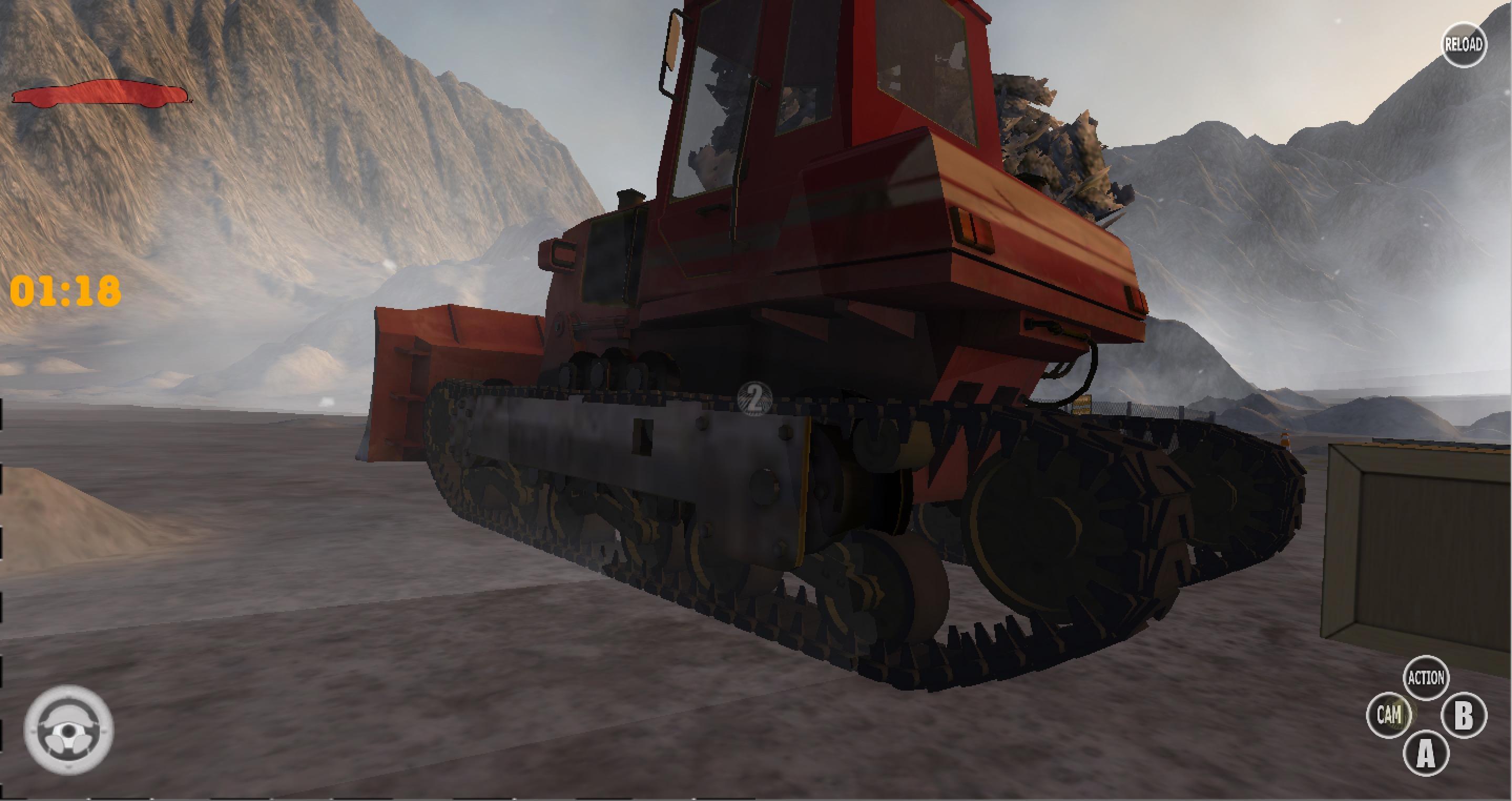Select the ACTION control icon
1512x801 pixels.
(x=1427, y=677)
